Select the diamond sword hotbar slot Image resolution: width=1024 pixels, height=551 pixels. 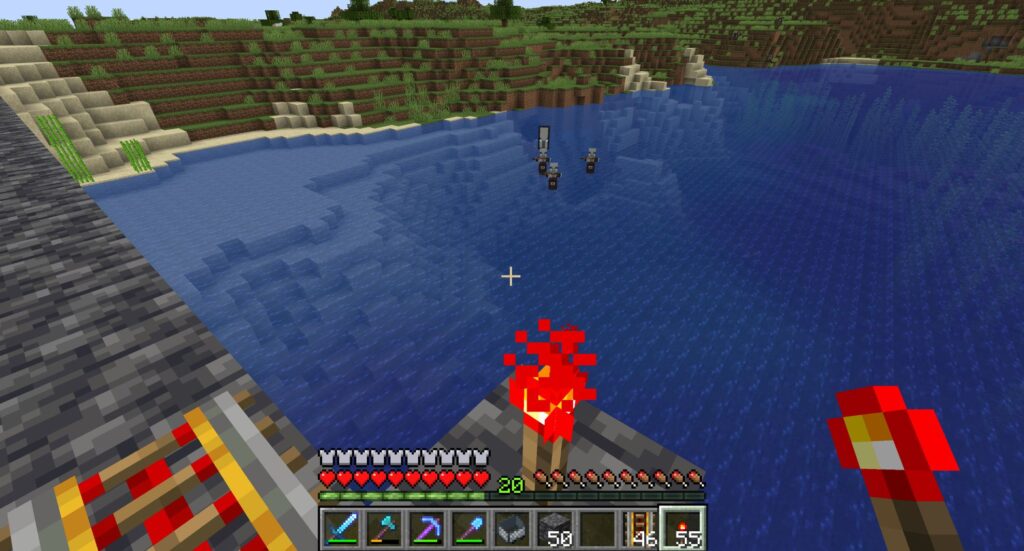click(x=341, y=527)
